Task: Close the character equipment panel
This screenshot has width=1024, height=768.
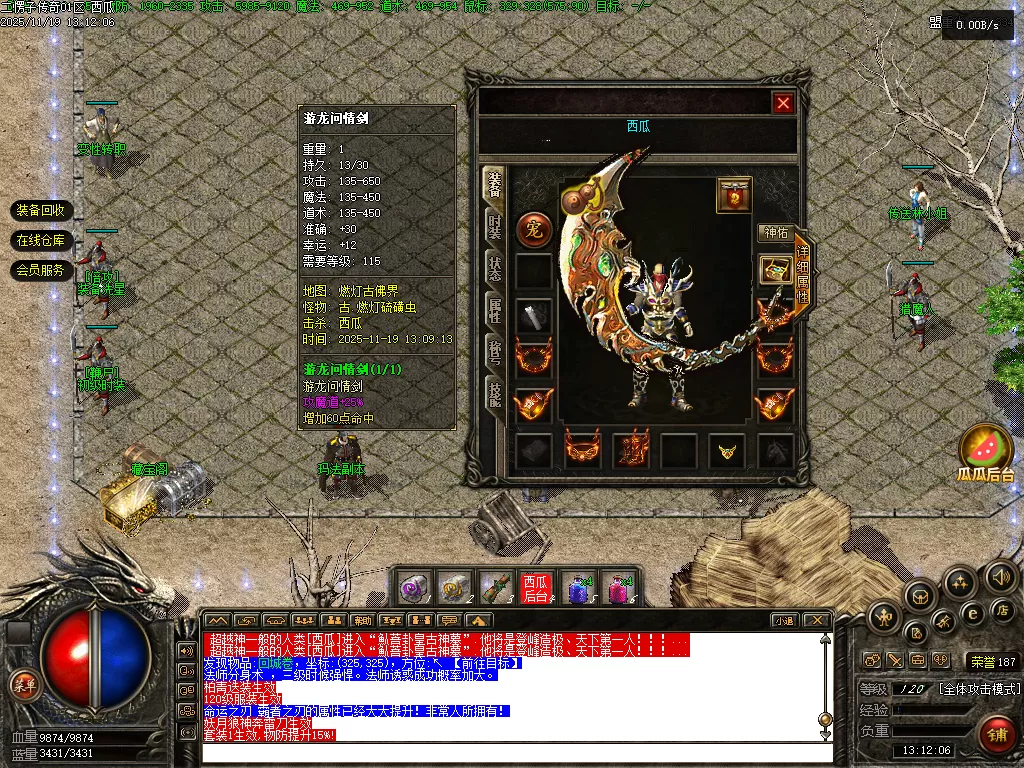Action: pos(783,103)
